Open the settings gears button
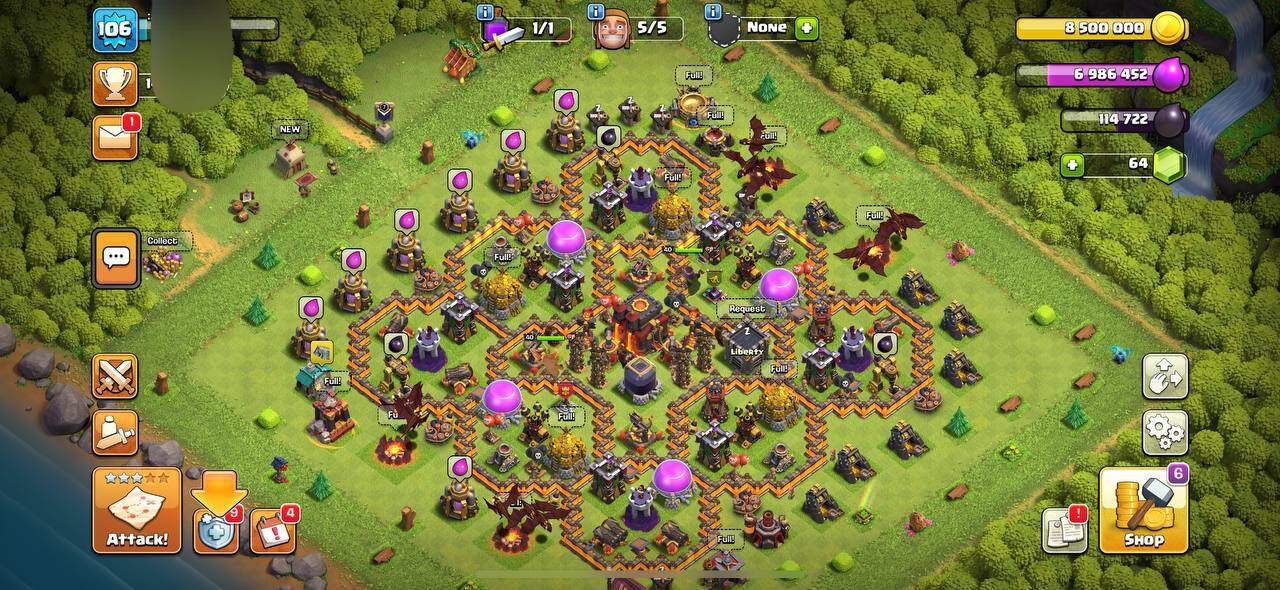Image resolution: width=1280 pixels, height=590 pixels. [x=1165, y=432]
